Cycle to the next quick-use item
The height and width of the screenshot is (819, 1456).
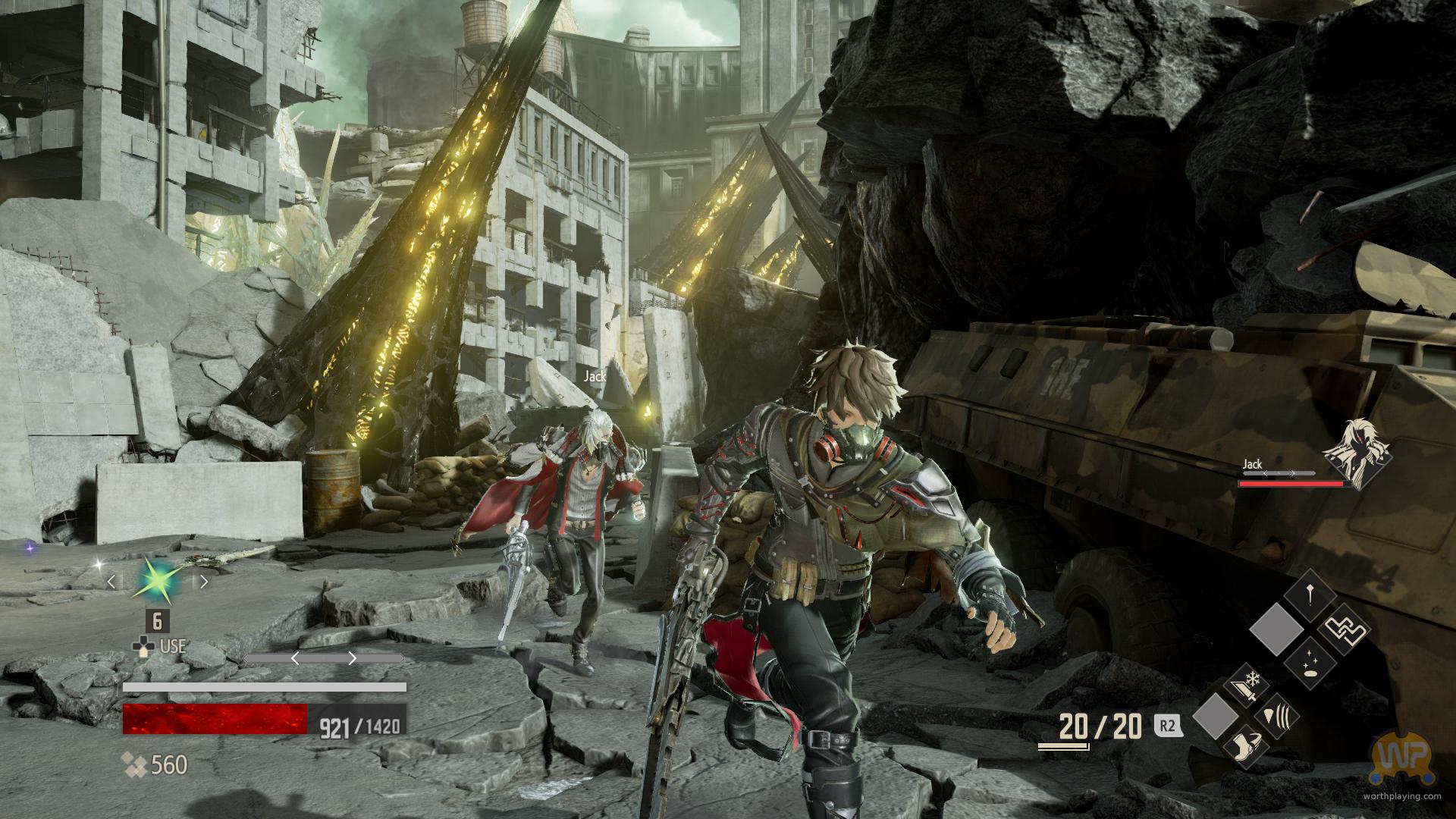pos(203,582)
